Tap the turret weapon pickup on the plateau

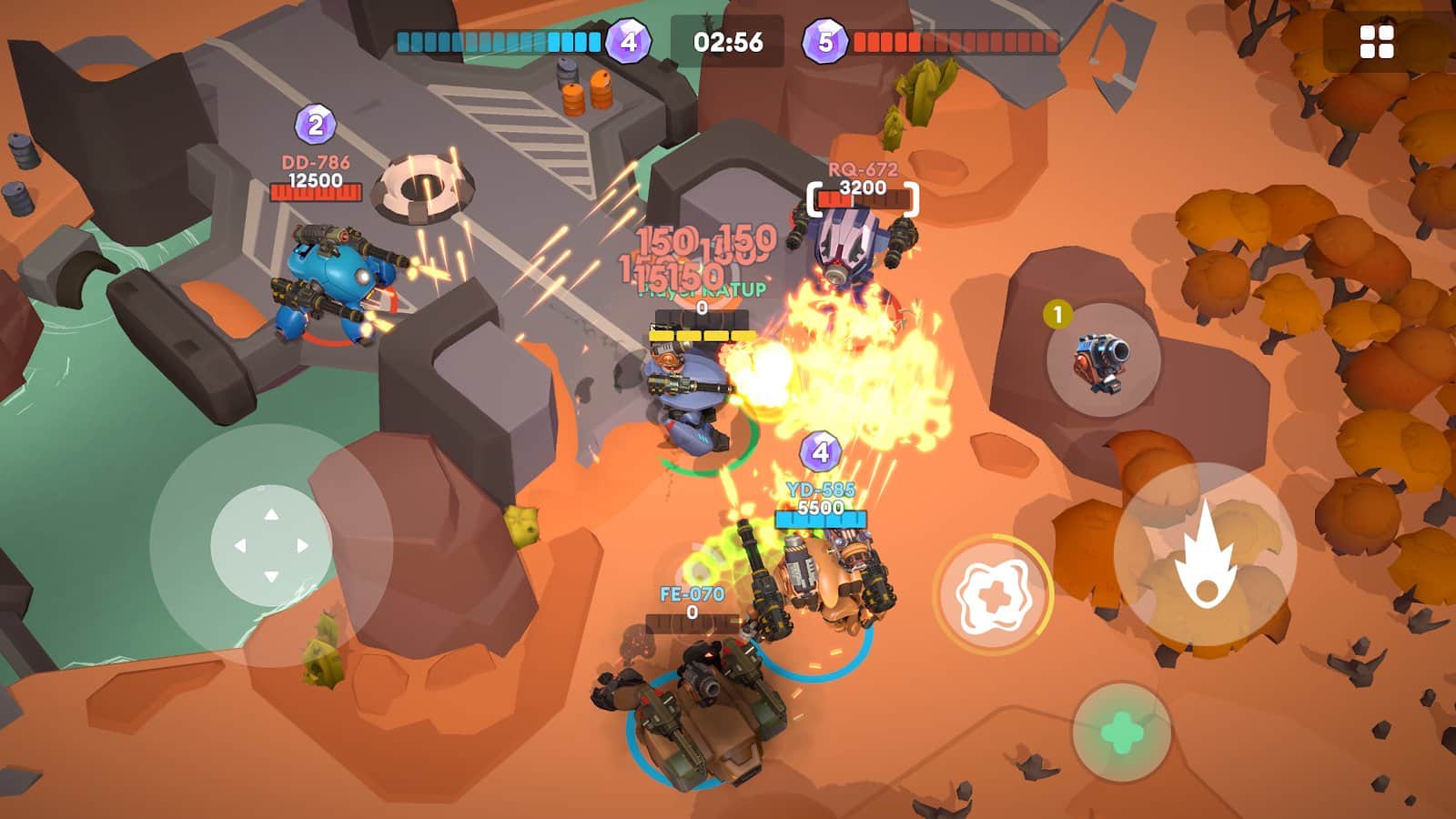pyautogui.click(x=1098, y=361)
